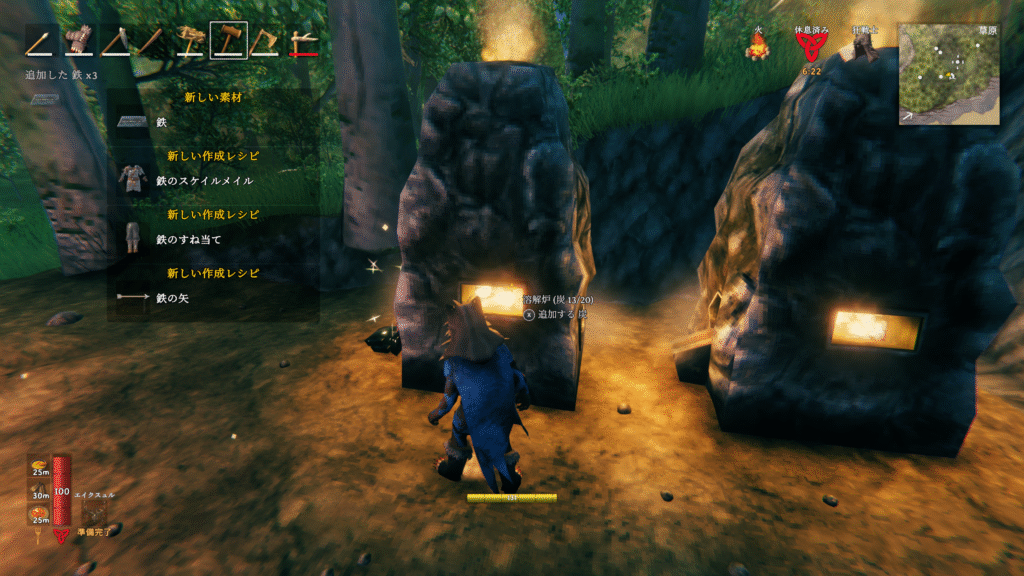This screenshot has width=1024, height=576.
Task: Choose the highlighted hammer hotbar slot
Action: tap(228, 41)
